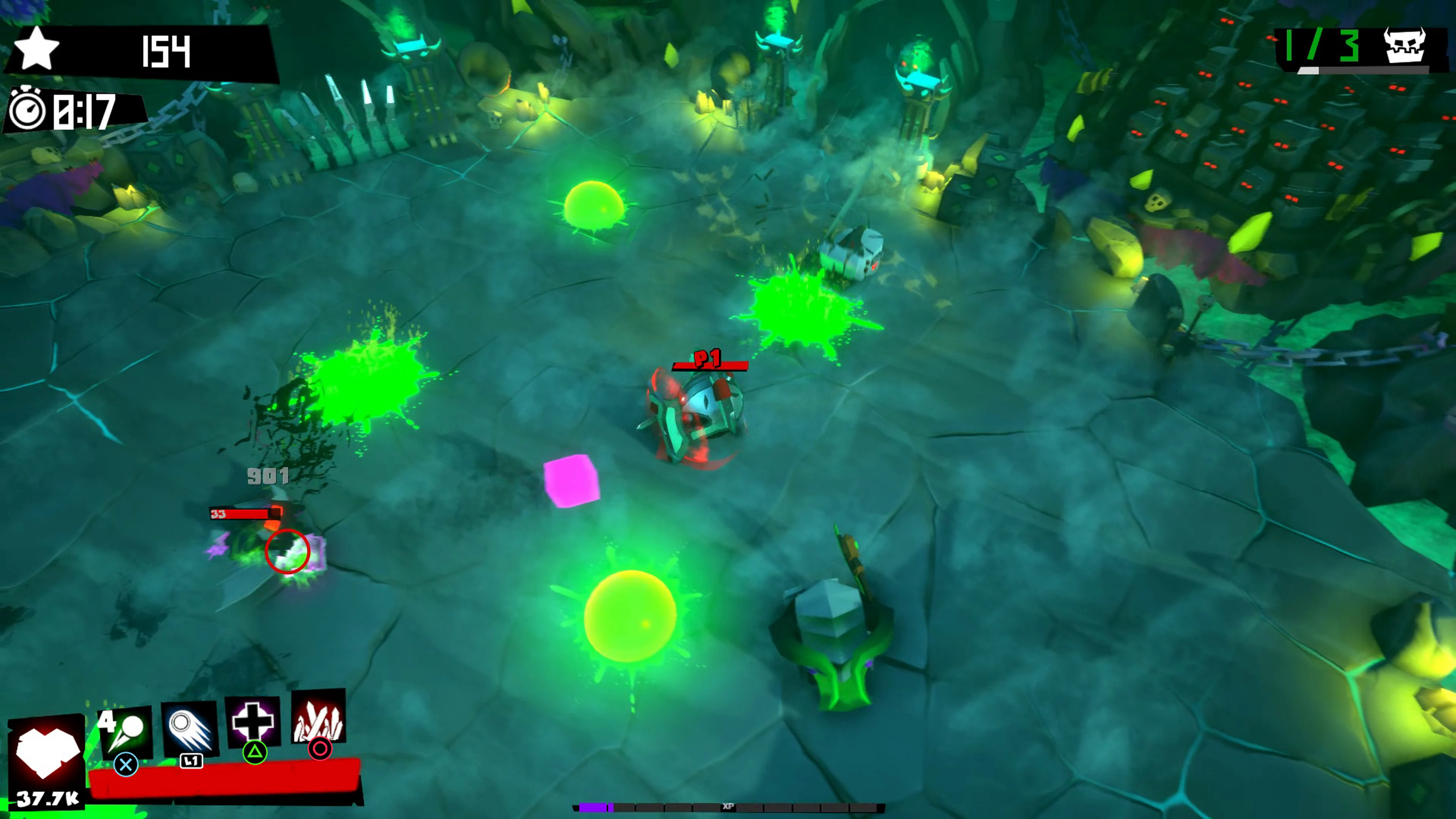The image size is (1456, 819).
Task: Click the X button prompt badge
Action: (126, 764)
